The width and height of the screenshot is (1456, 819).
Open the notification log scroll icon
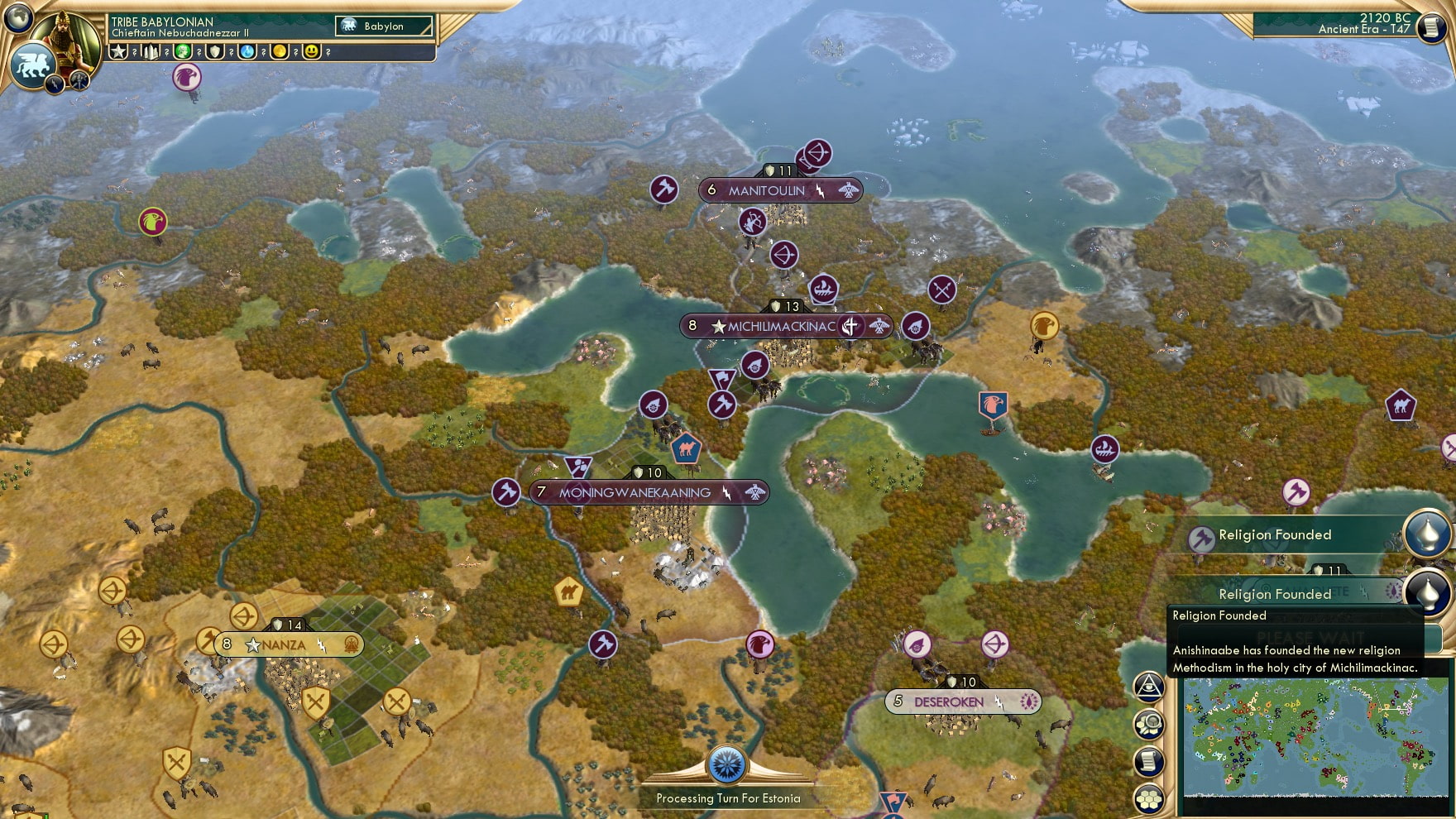pos(1149,760)
